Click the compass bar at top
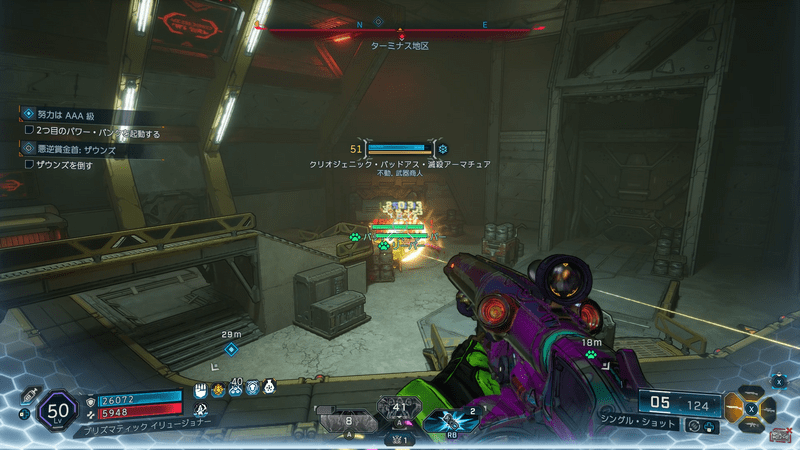The image size is (800, 450). 400,31
